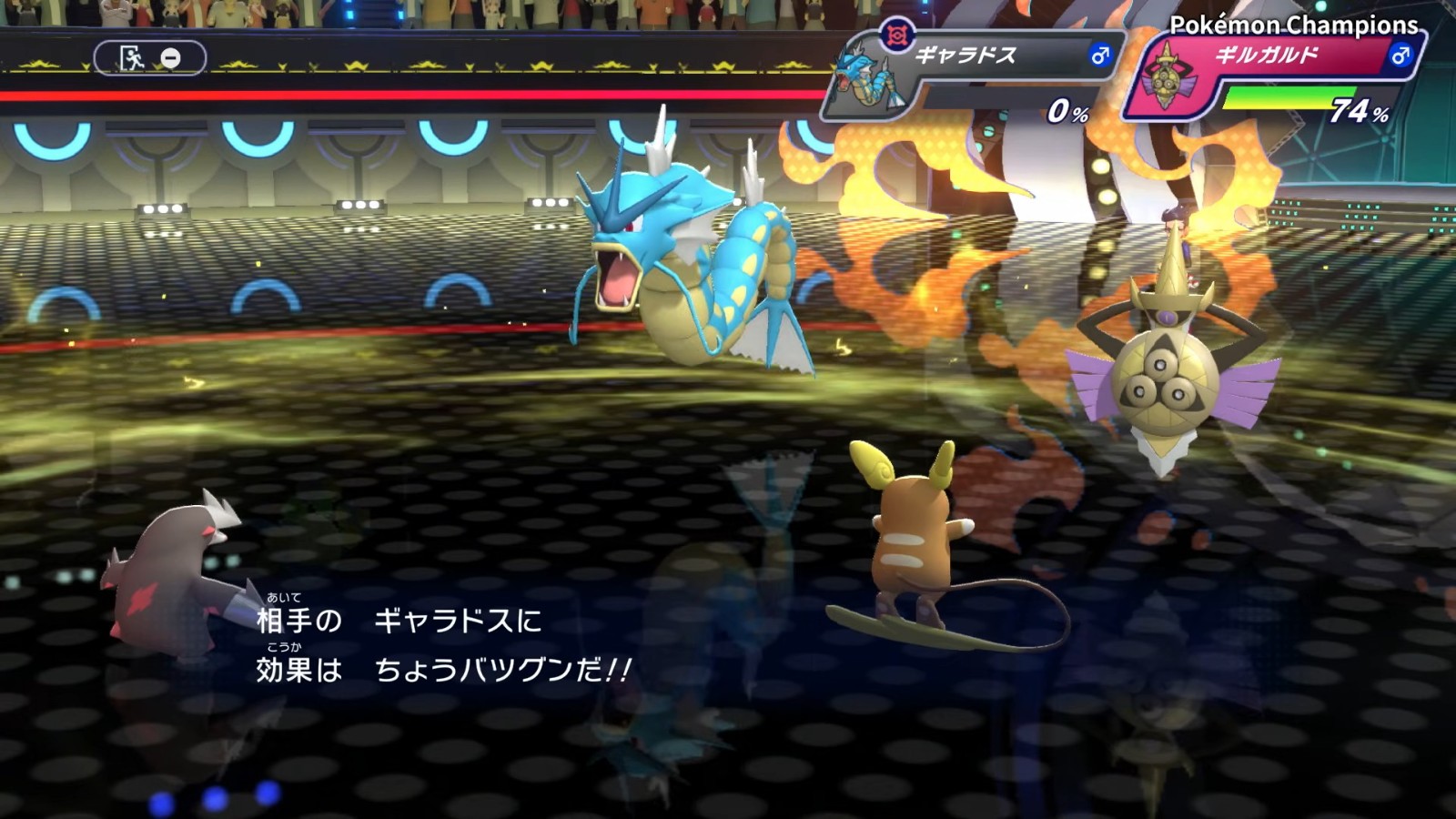Click the run-from-battle door icon

133,57
